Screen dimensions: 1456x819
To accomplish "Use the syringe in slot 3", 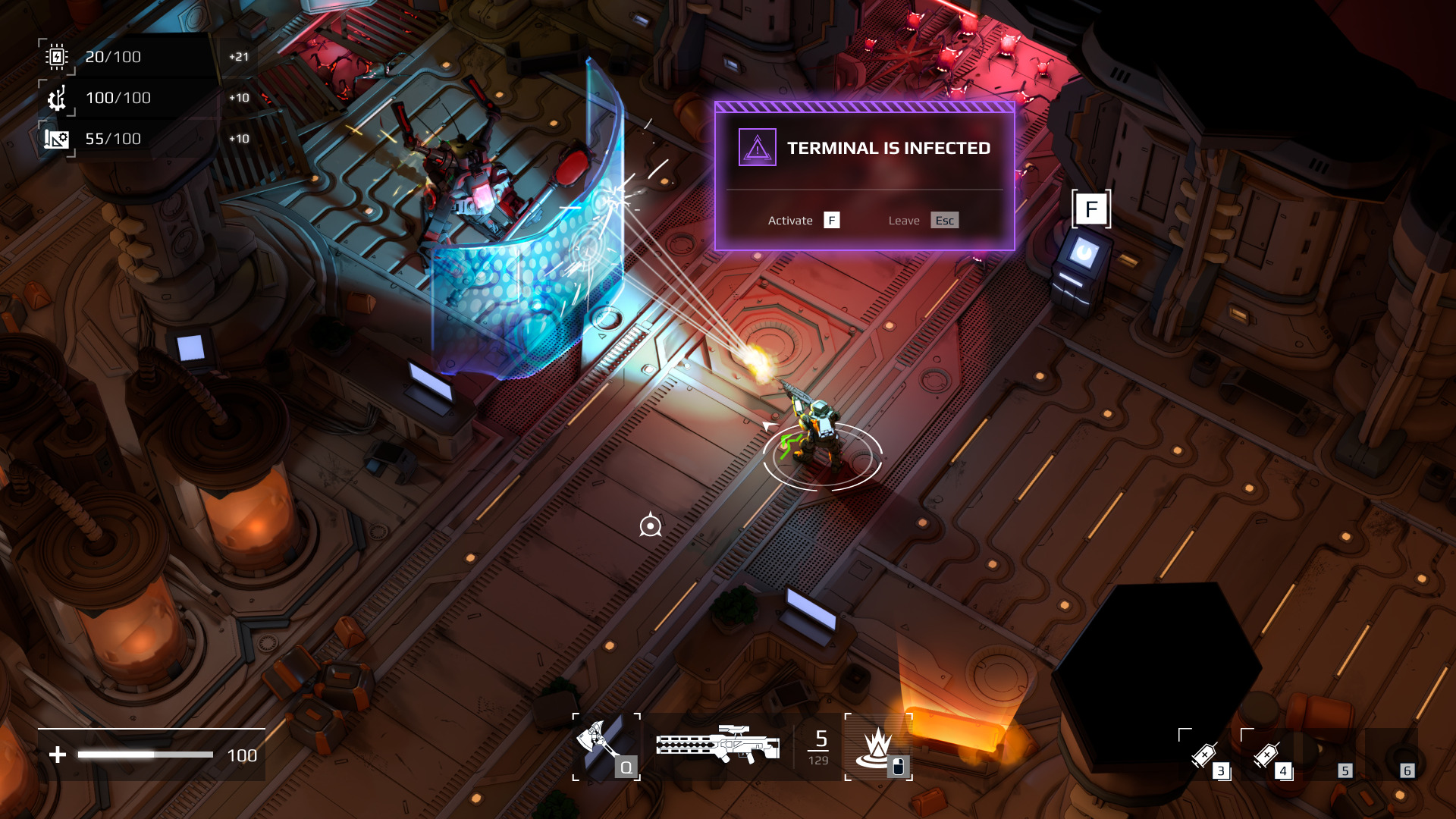I will [x=1206, y=755].
